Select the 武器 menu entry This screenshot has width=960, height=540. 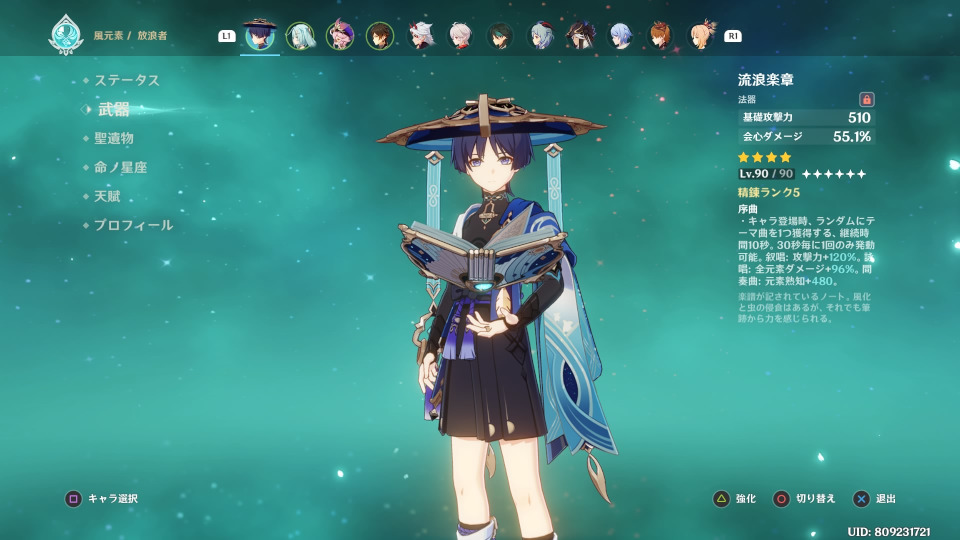pyautogui.click(x=114, y=109)
